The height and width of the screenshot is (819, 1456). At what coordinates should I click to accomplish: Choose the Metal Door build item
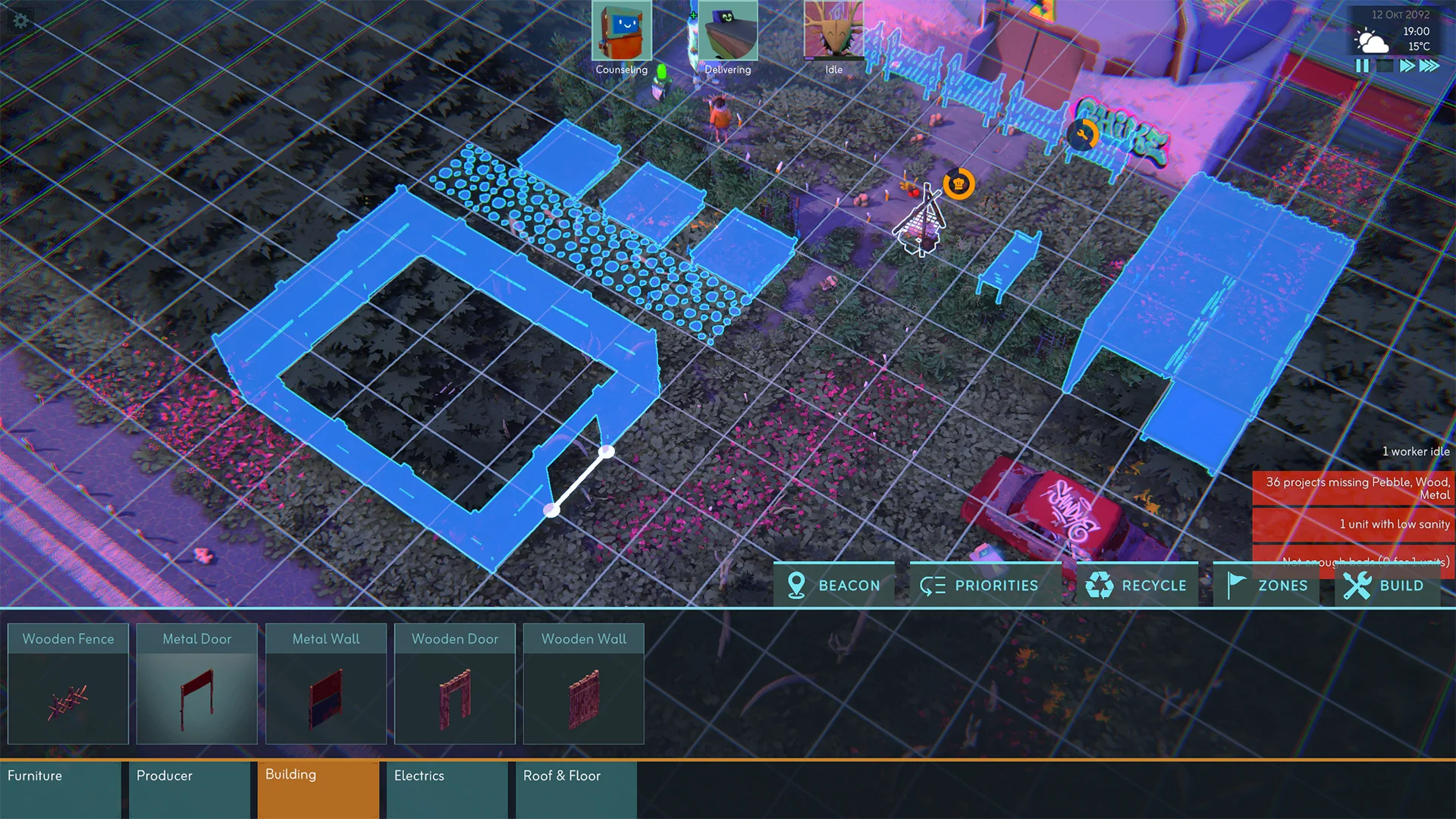pos(197,683)
